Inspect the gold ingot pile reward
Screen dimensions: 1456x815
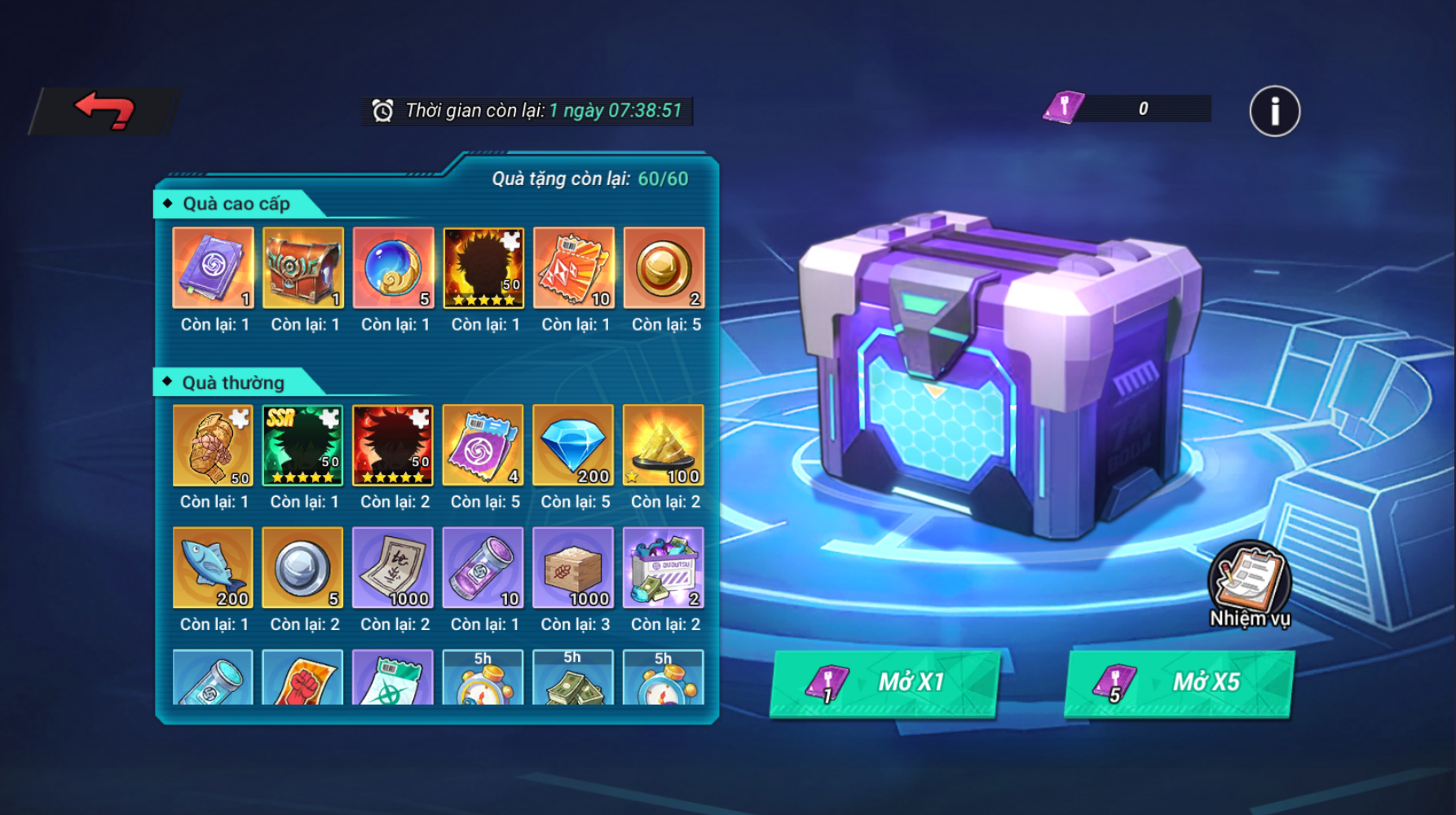coord(664,445)
